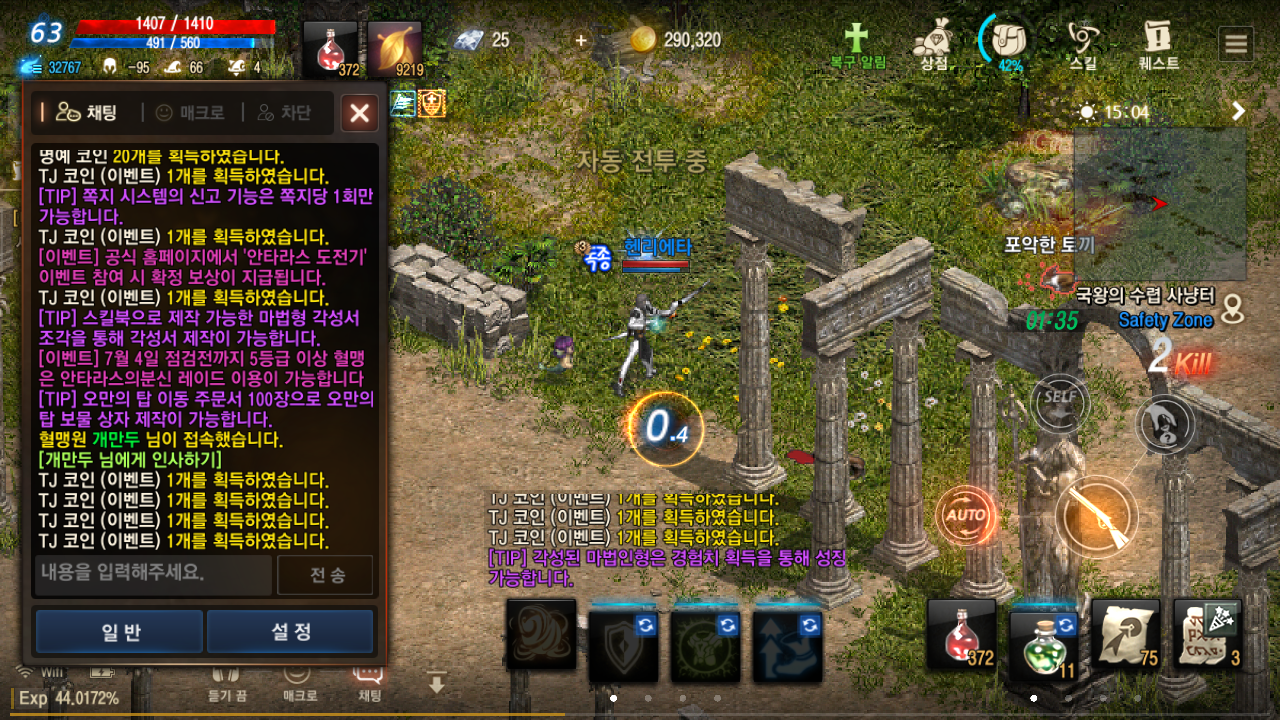
Task: Choose the 일반 chat channel button
Action: click(x=120, y=632)
